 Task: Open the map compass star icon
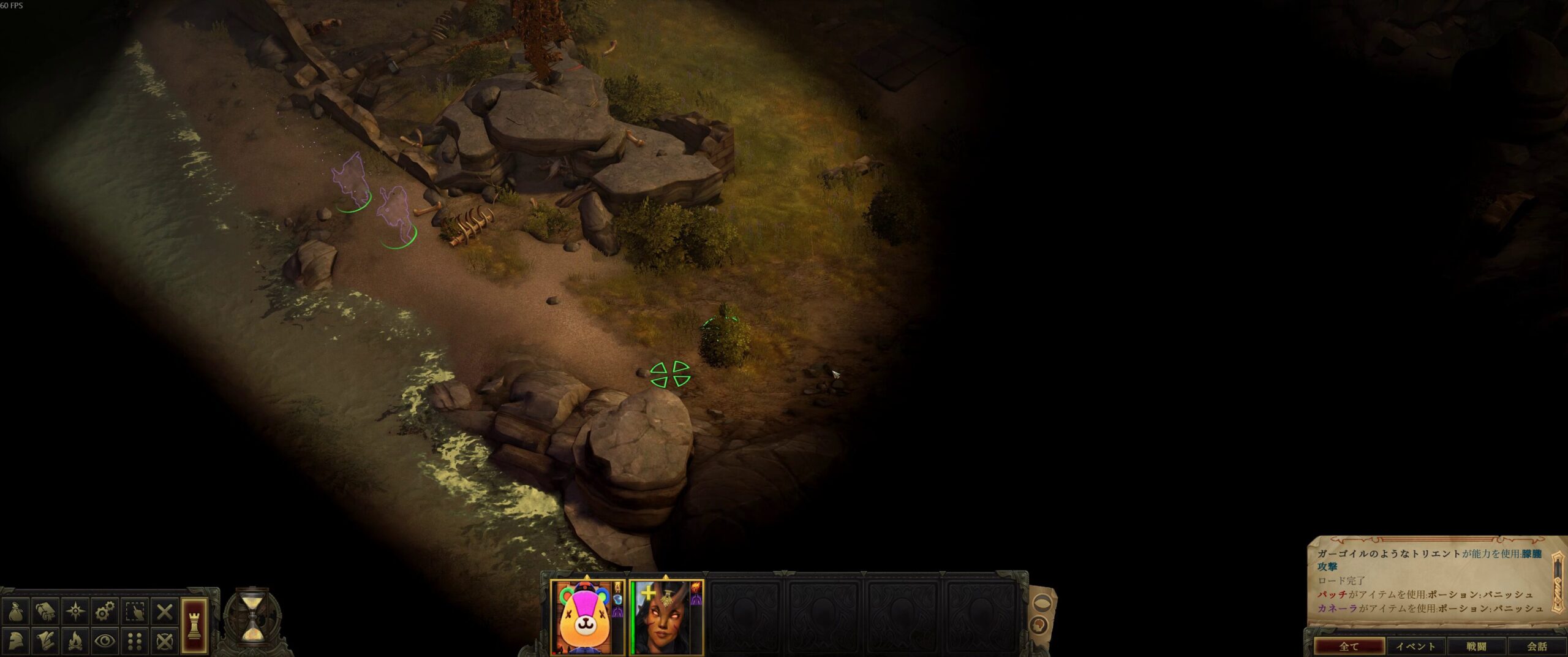click(75, 611)
